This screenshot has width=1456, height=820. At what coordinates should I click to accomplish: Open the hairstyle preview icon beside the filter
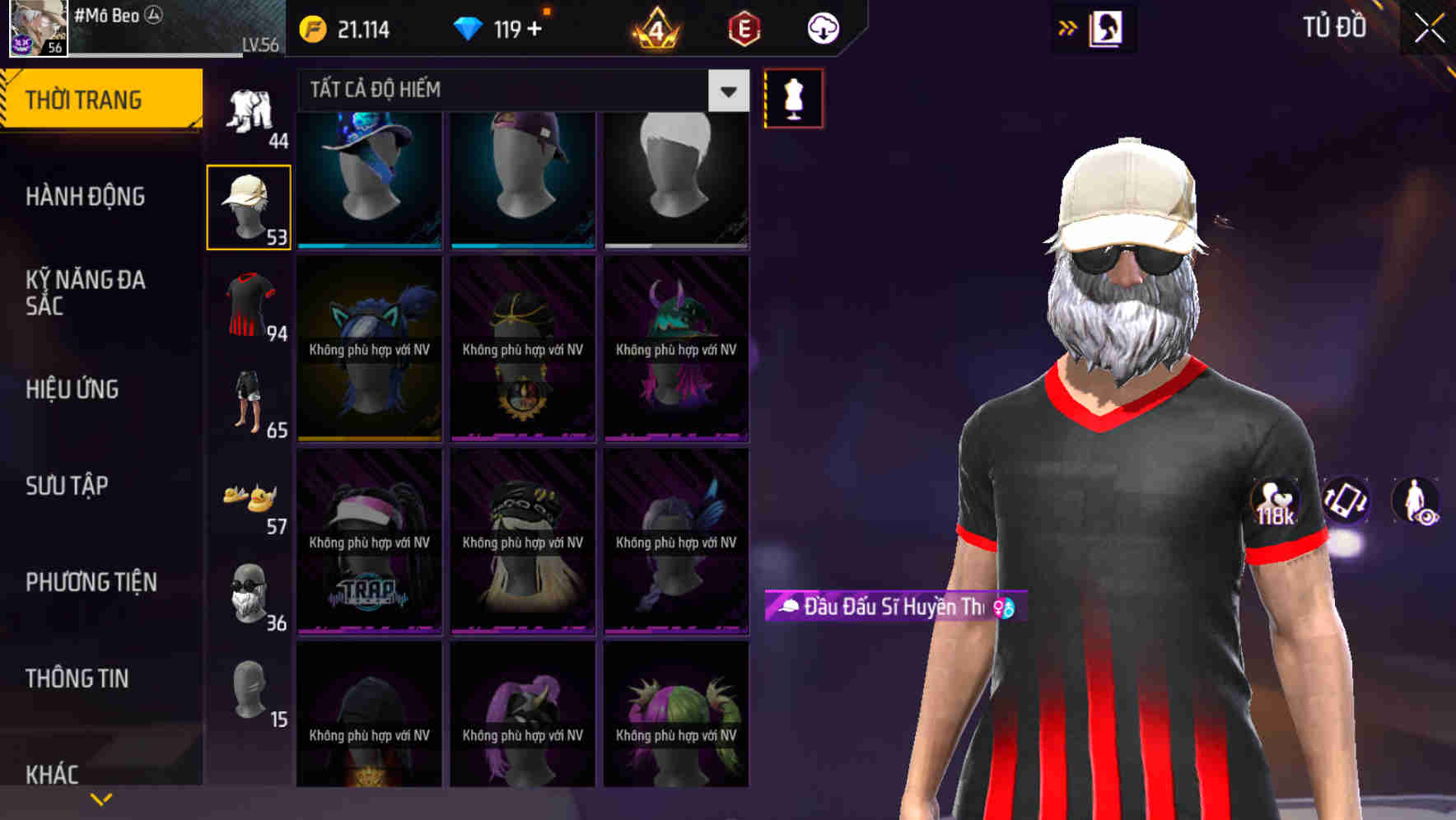pyautogui.click(x=792, y=97)
